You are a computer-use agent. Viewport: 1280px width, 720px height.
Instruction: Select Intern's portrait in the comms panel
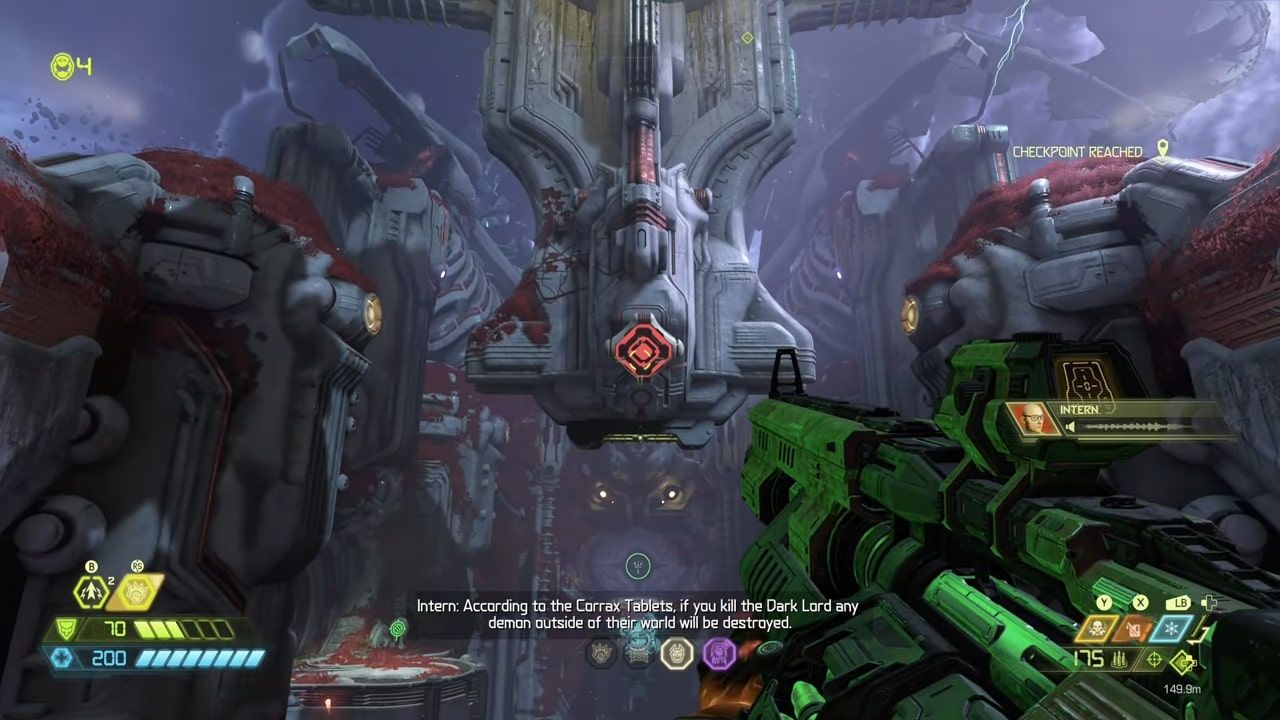pyautogui.click(x=1026, y=417)
